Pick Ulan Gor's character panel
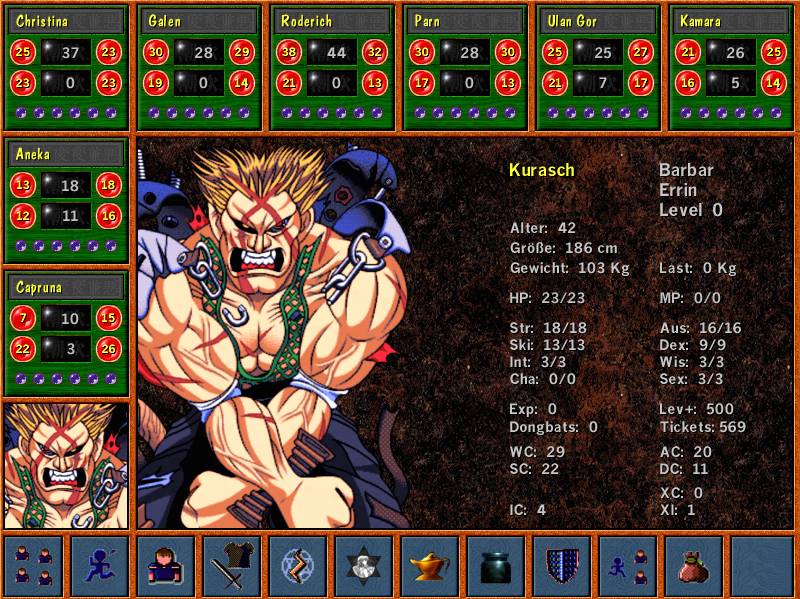 click(598, 66)
